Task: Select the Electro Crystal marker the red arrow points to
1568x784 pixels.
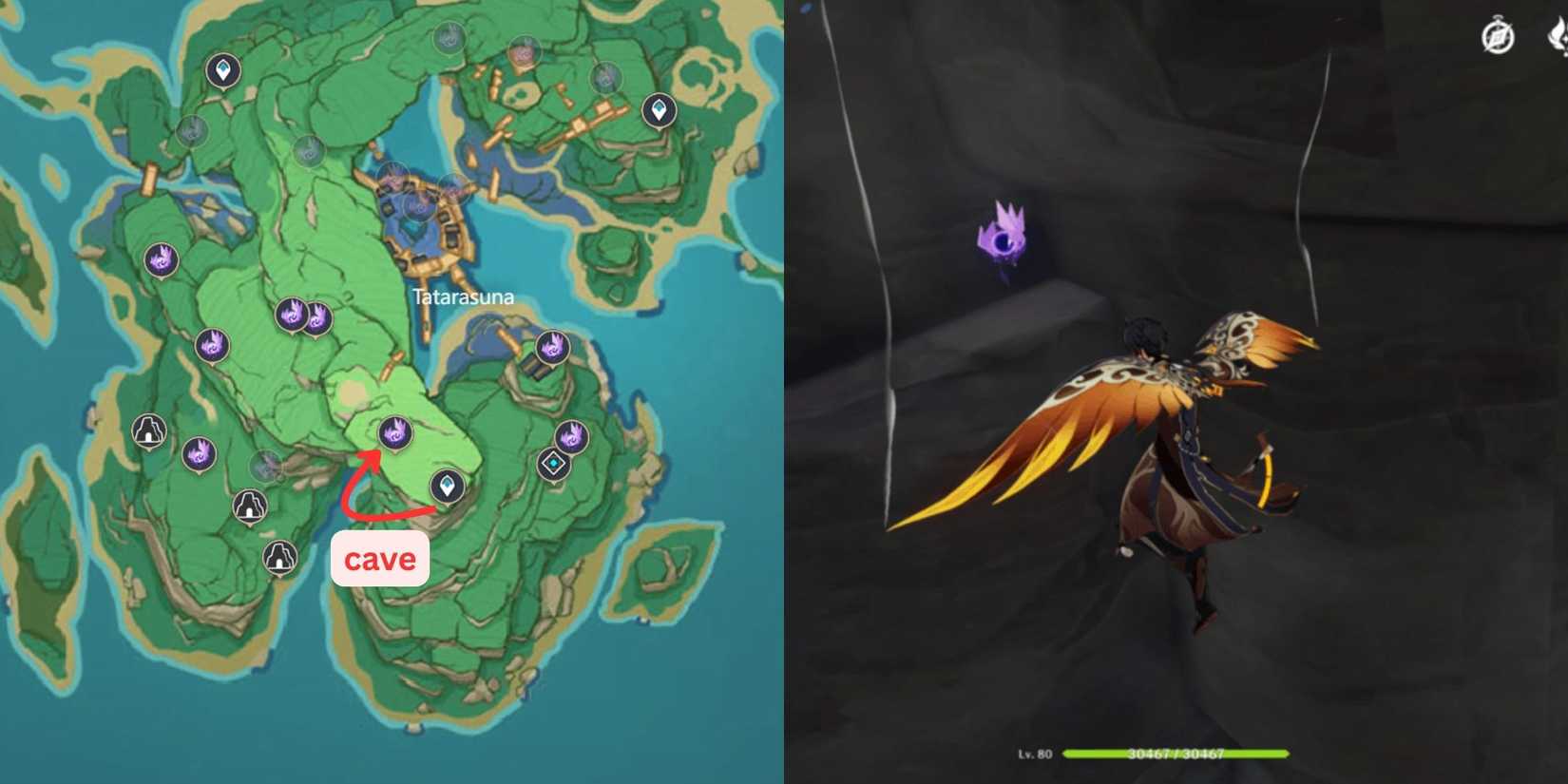Action: (x=394, y=433)
